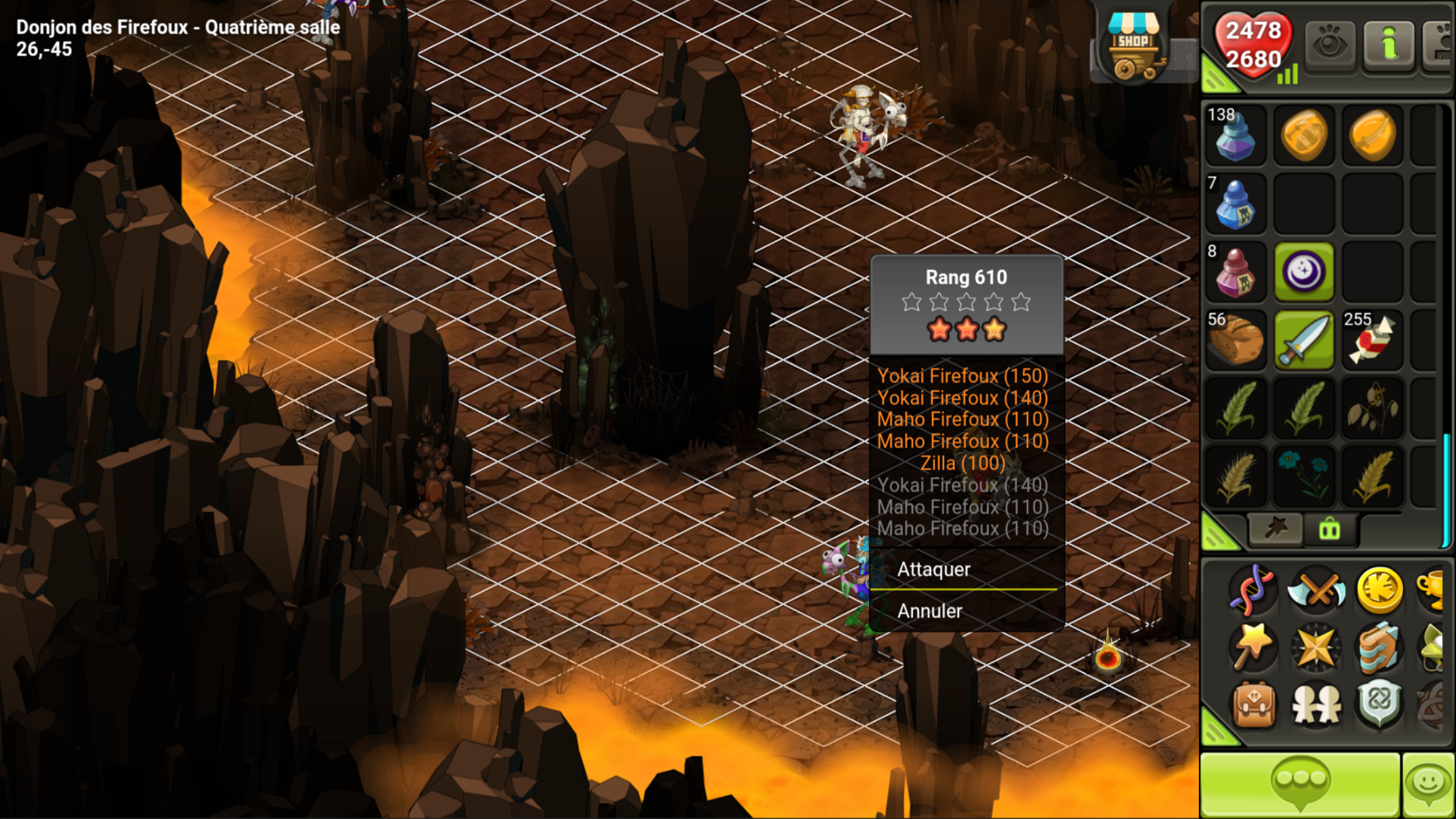Select the candy stack of 255
Viewport: 1456px width, 819px height.
1372,340
